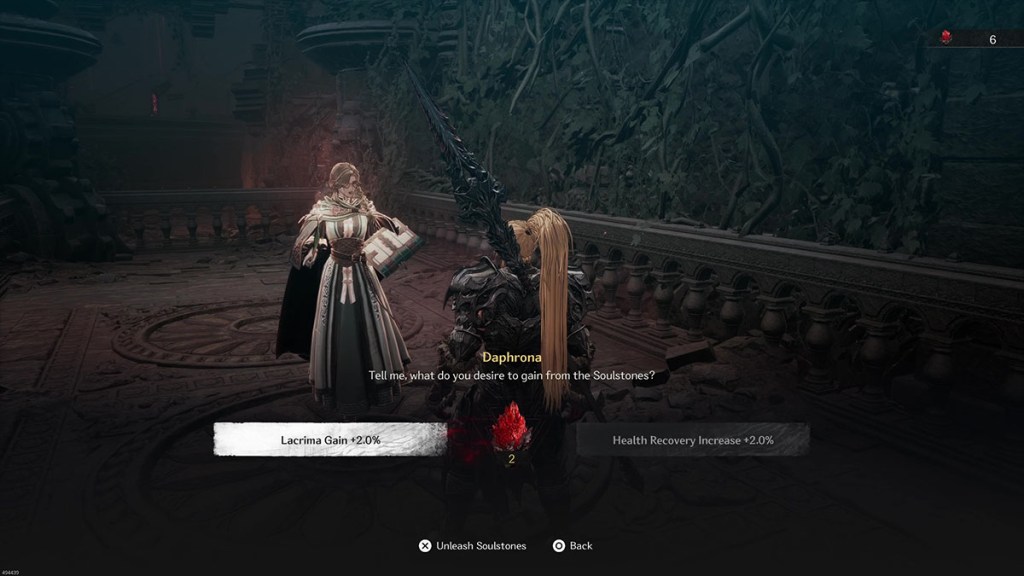Select Health Recovery Increase +2.0% option
The width and height of the screenshot is (1024, 576).
click(x=693, y=439)
